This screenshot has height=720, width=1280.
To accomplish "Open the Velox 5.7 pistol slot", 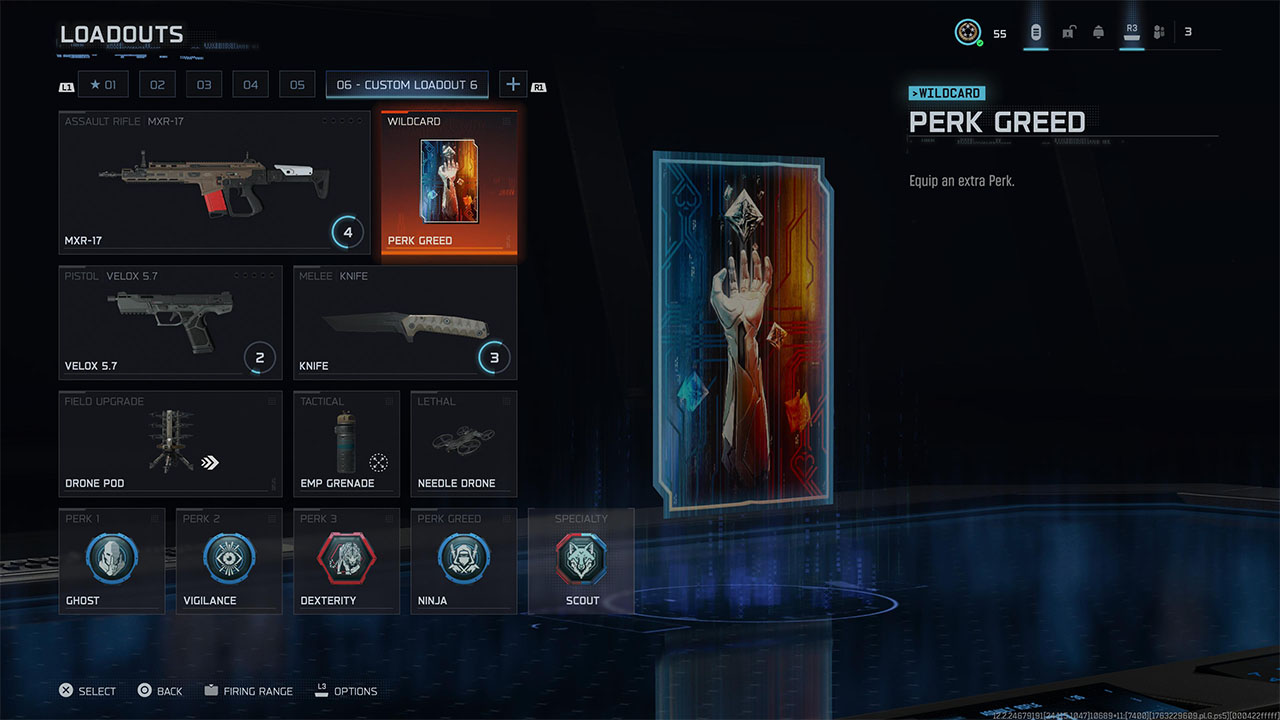I will (x=171, y=322).
